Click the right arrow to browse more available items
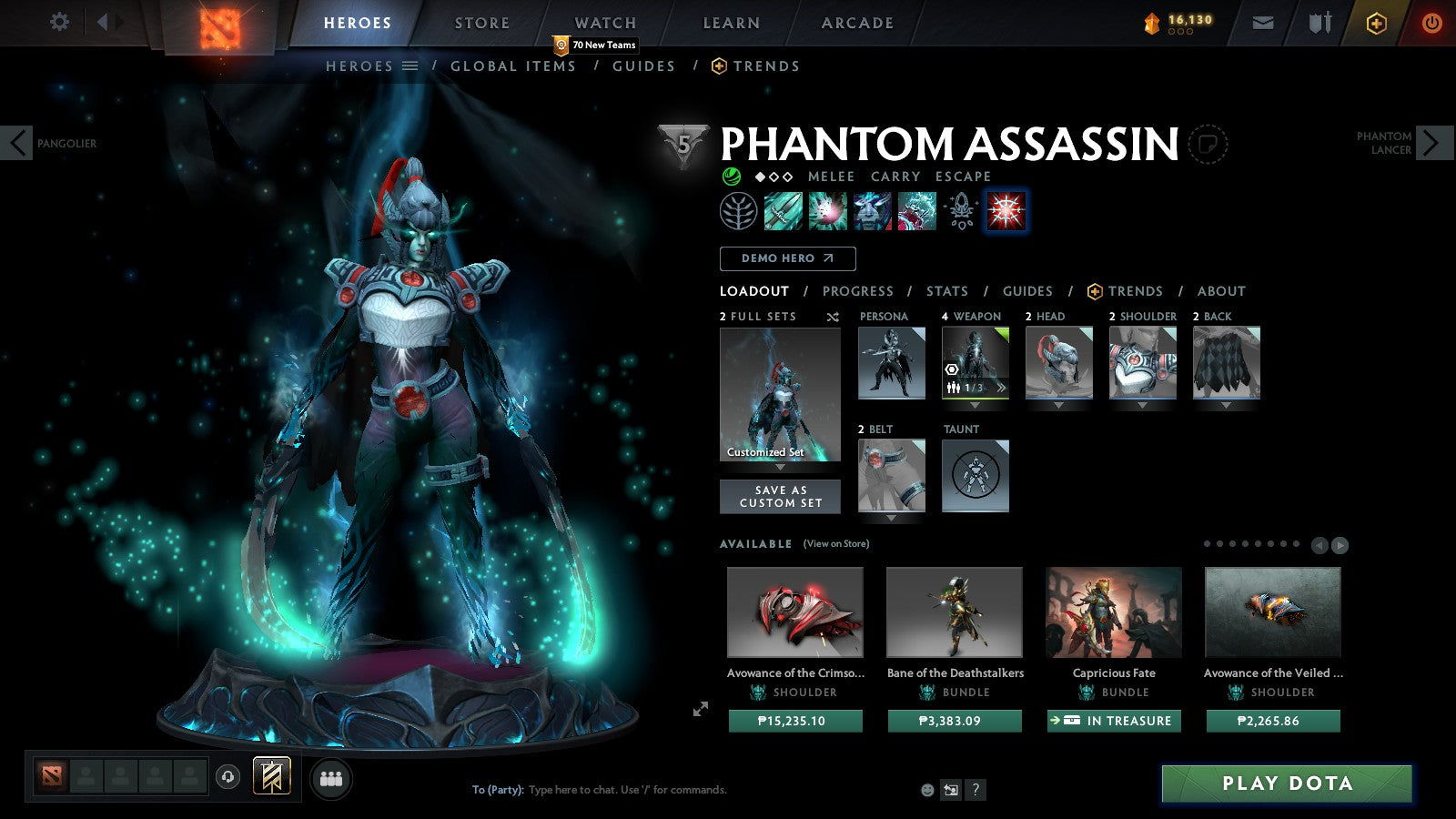Viewport: 1456px width, 819px height. coord(1340,545)
